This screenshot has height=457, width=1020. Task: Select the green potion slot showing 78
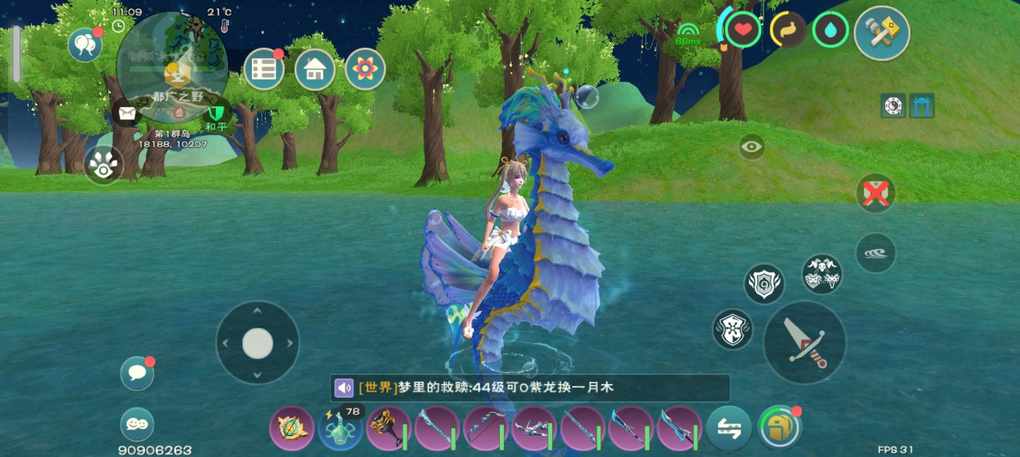(x=340, y=428)
